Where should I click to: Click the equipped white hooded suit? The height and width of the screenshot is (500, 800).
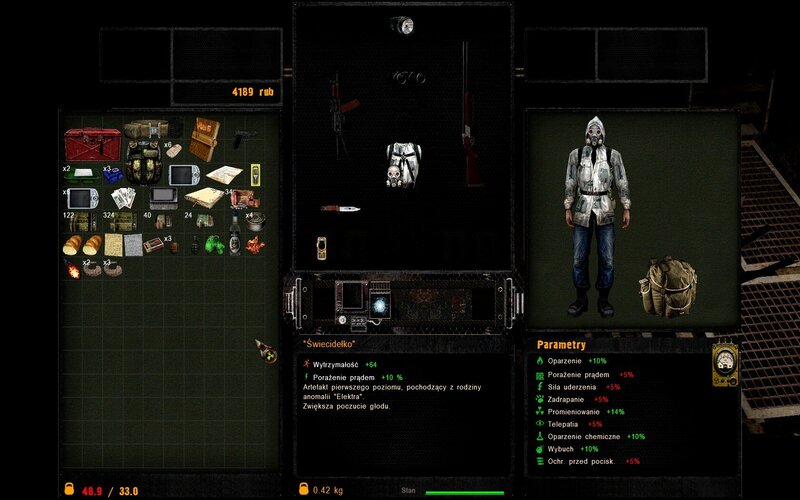pos(403,165)
